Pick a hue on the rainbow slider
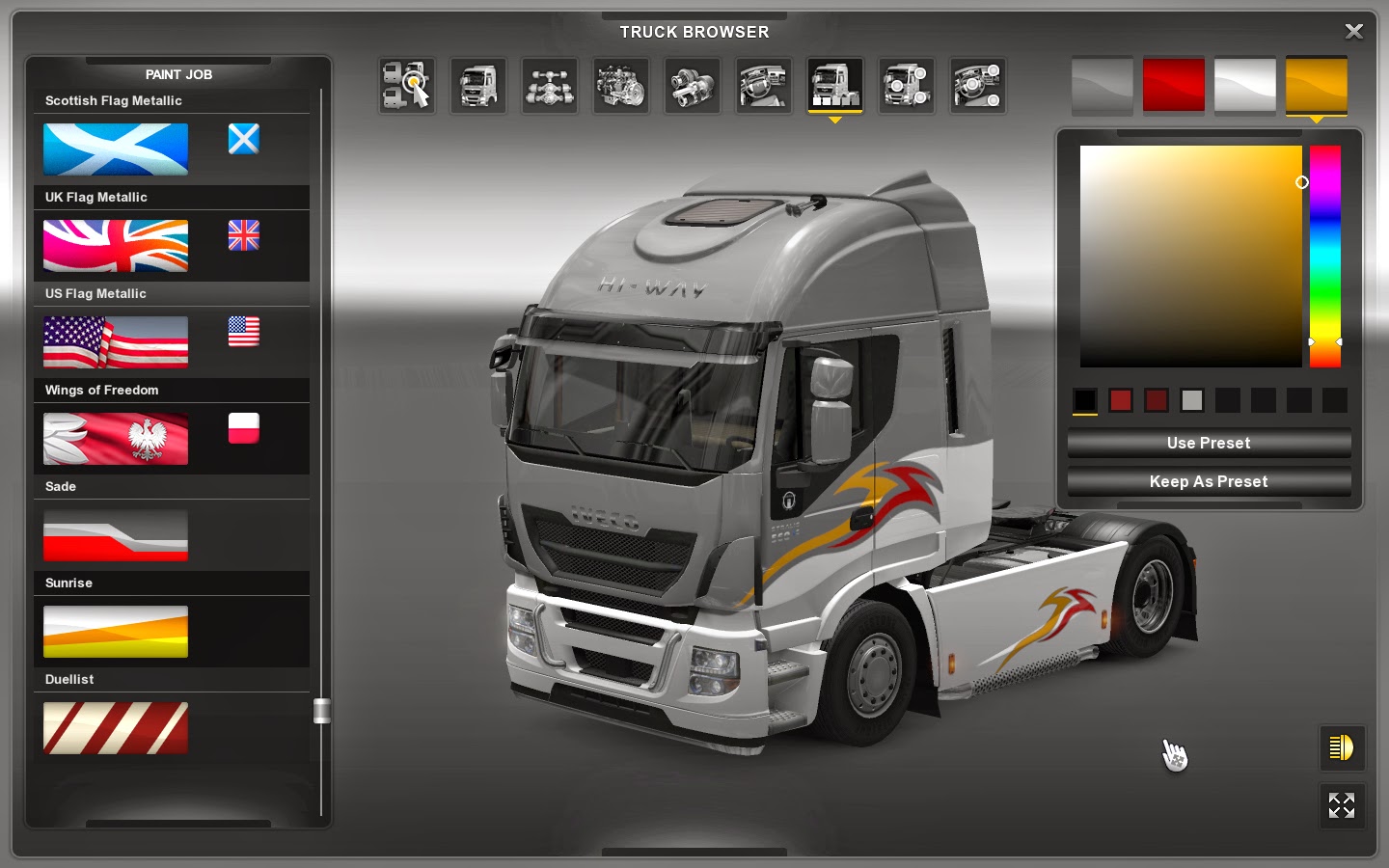Screen dimensions: 1389x868 (x=1323, y=256)
